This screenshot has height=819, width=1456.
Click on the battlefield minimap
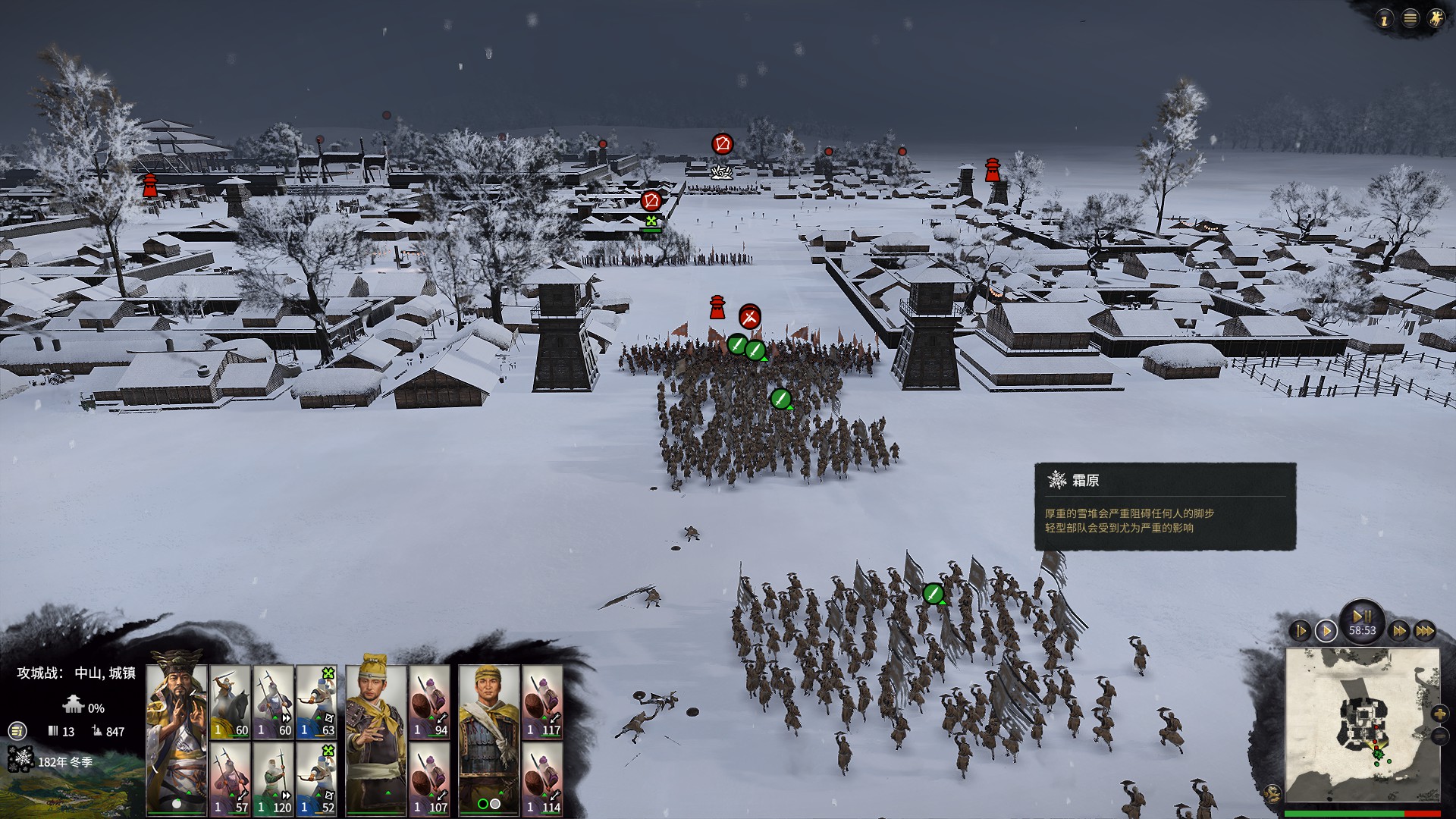point(1362,727)
